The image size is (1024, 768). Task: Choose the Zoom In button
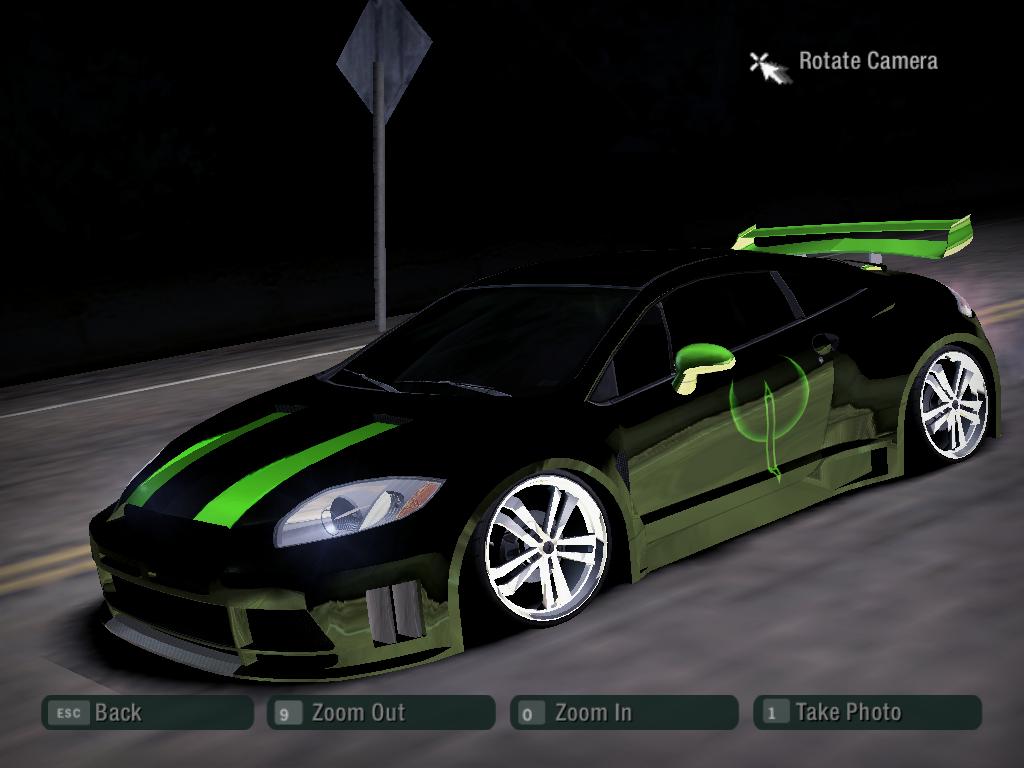coord(624,713)
